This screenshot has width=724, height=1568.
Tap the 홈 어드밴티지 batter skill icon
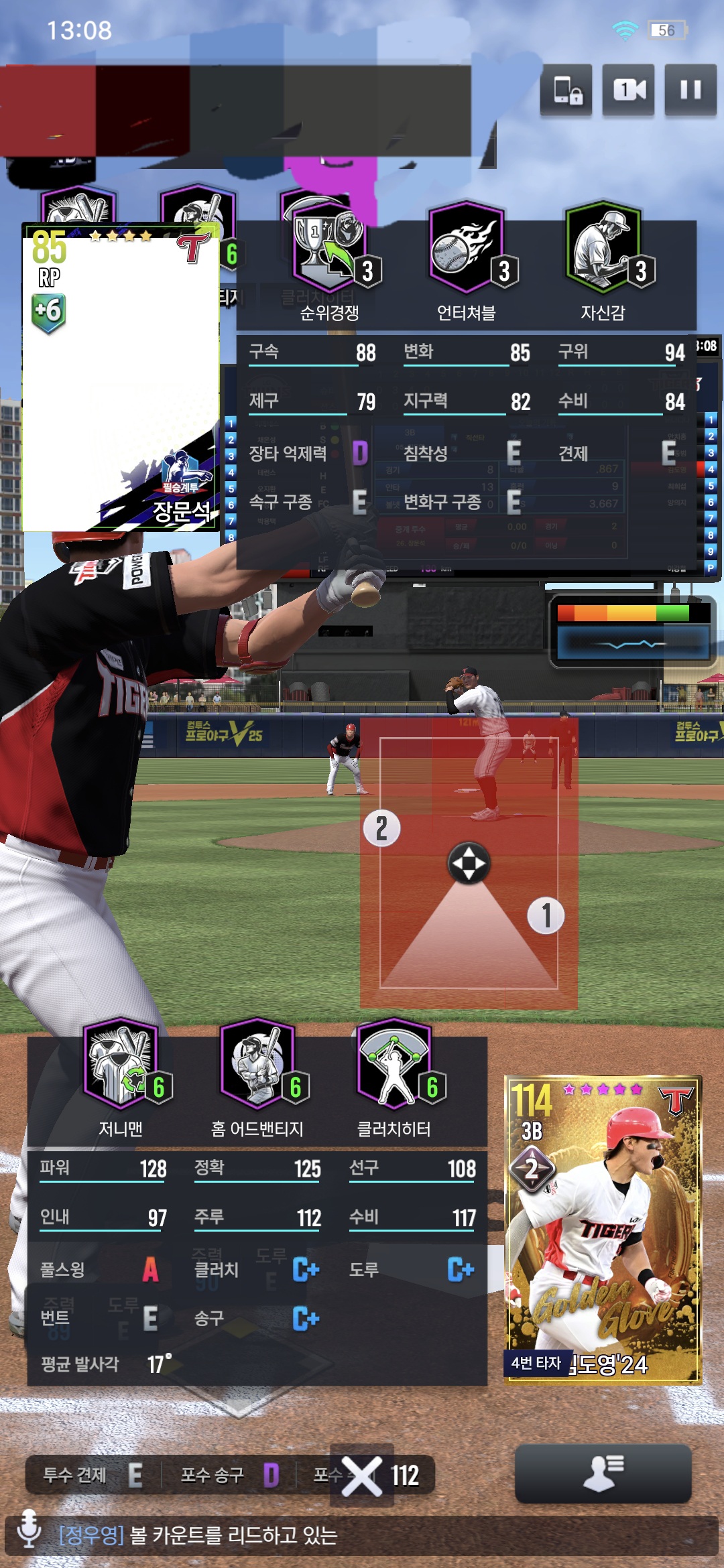(258, 1065)
